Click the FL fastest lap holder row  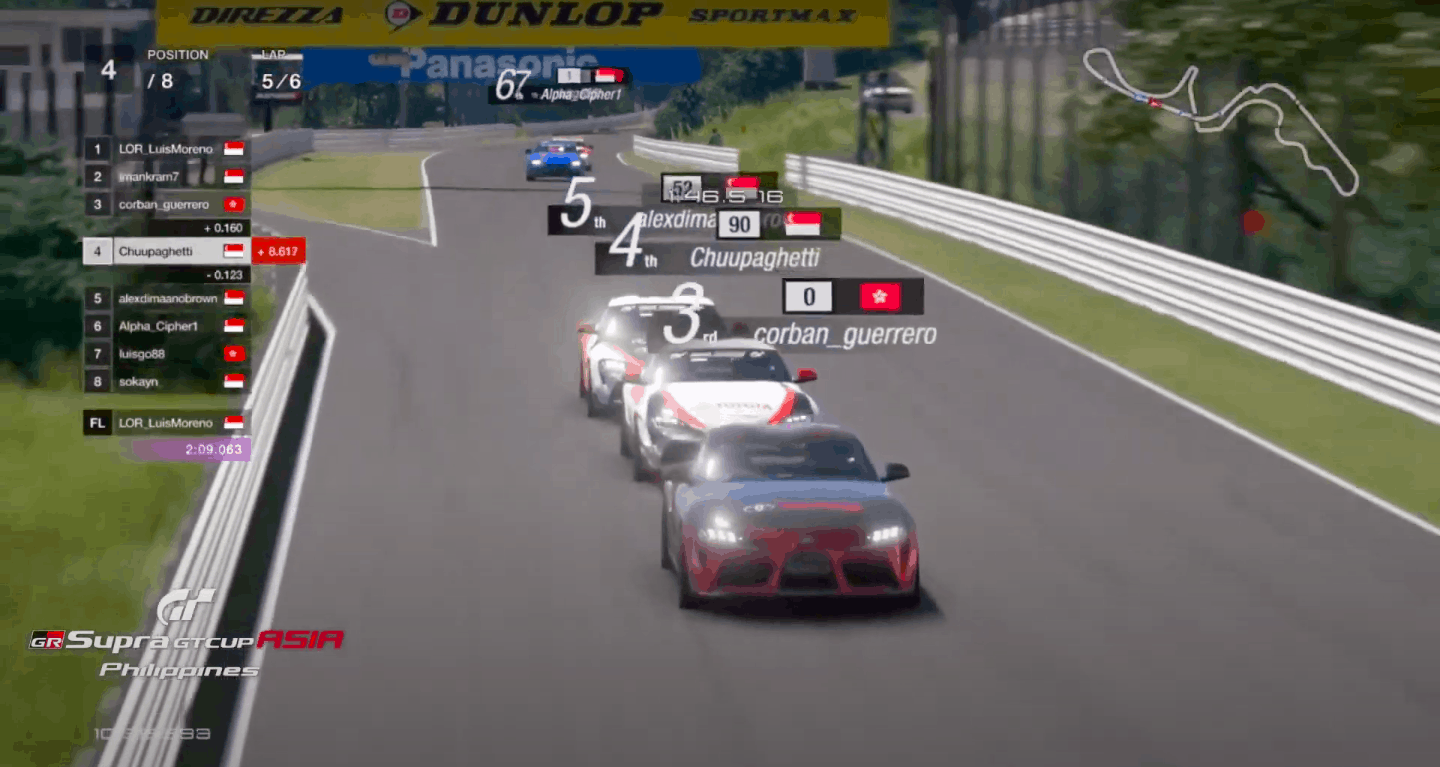[x=167, y=423]
